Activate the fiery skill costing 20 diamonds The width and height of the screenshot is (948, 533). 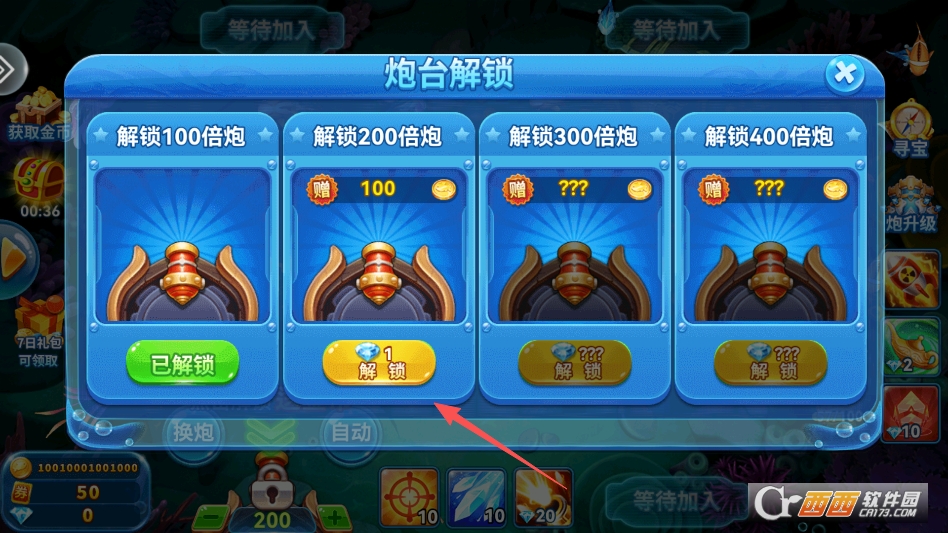(543, 497)
